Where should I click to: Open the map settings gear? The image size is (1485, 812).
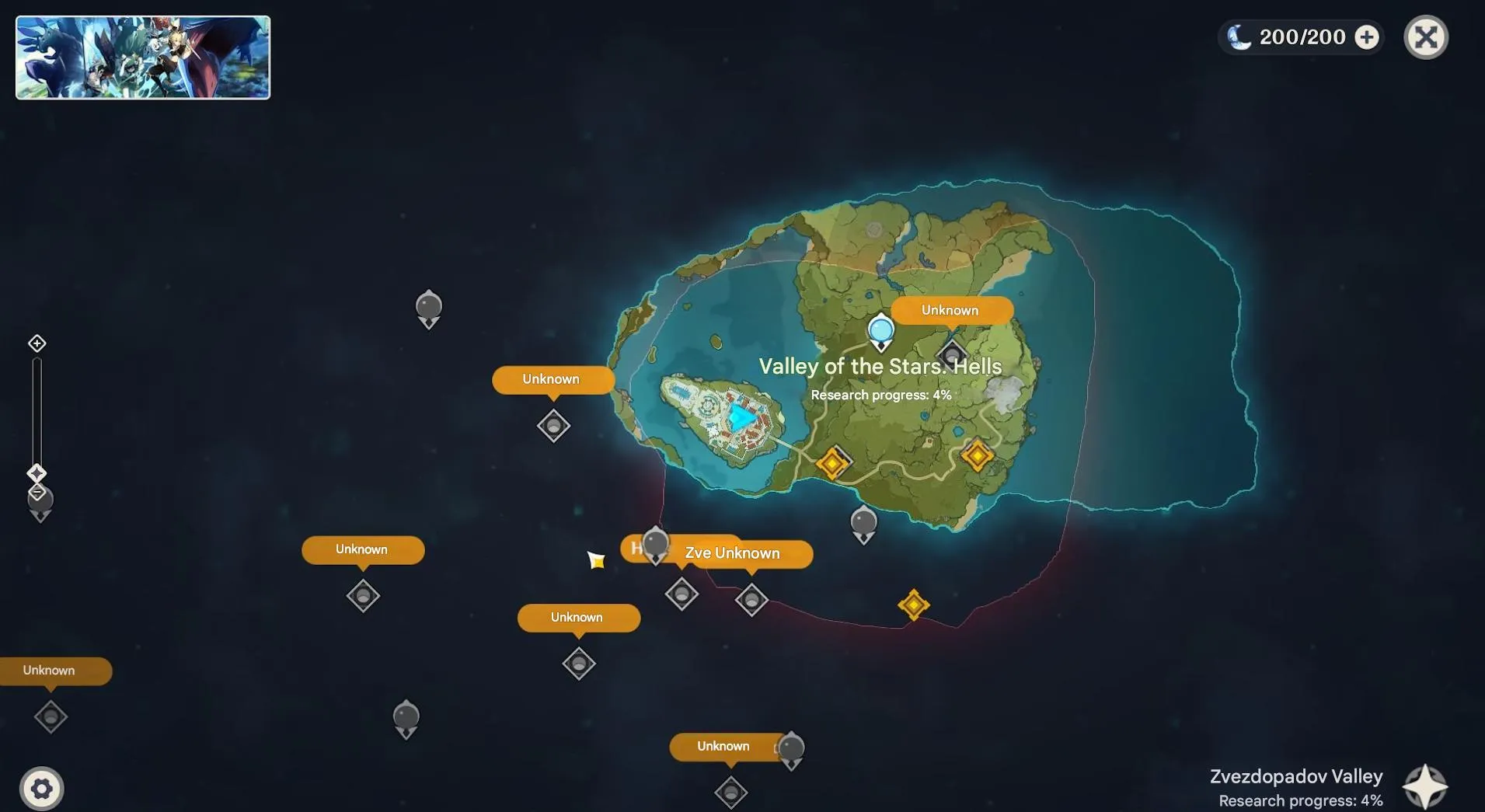tap(43, 788)
